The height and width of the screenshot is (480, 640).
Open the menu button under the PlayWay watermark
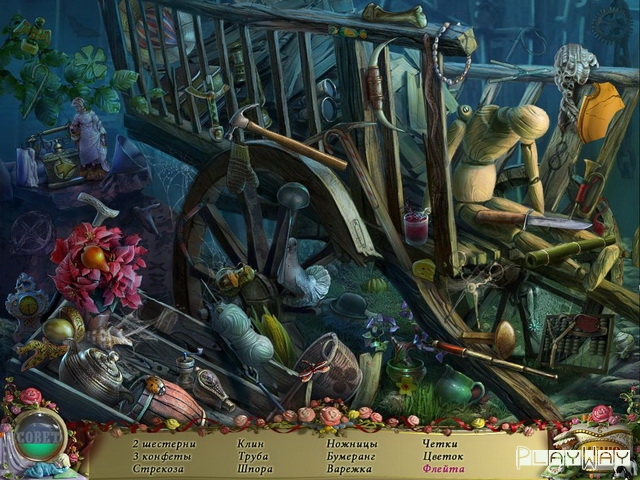[598, 446]
